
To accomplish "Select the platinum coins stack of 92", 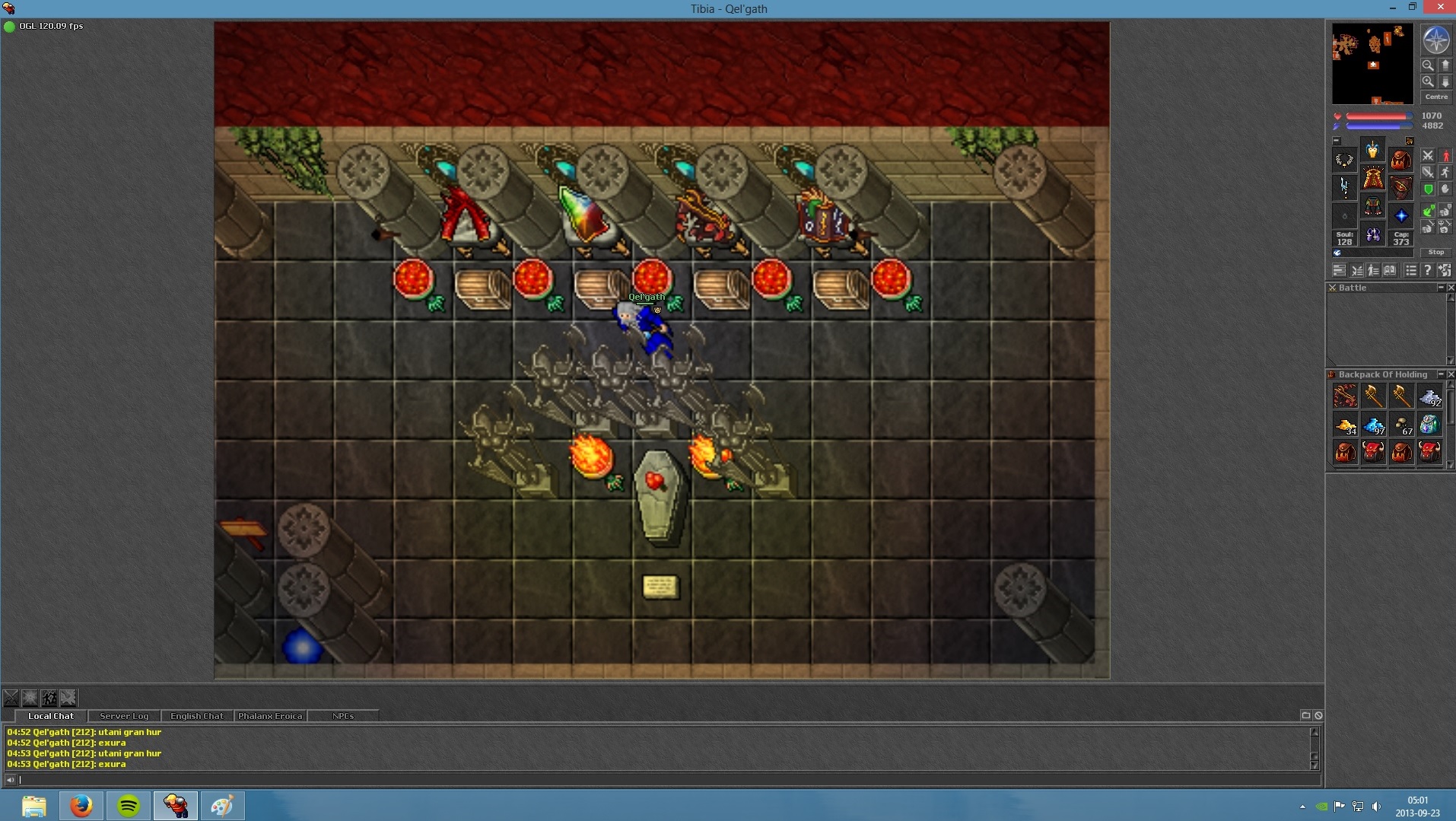I will click(1429, 396).
